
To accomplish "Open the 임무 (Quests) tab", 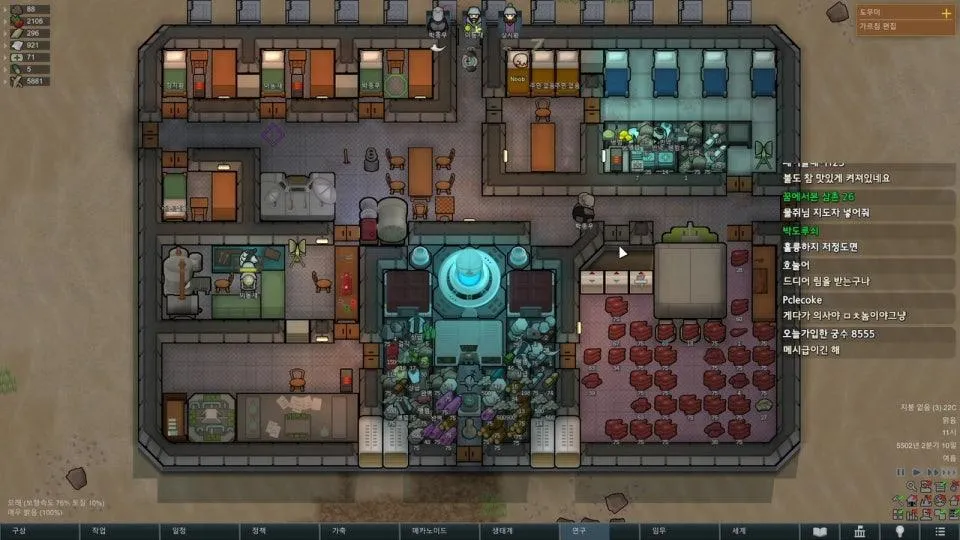I will coord(658,531).
